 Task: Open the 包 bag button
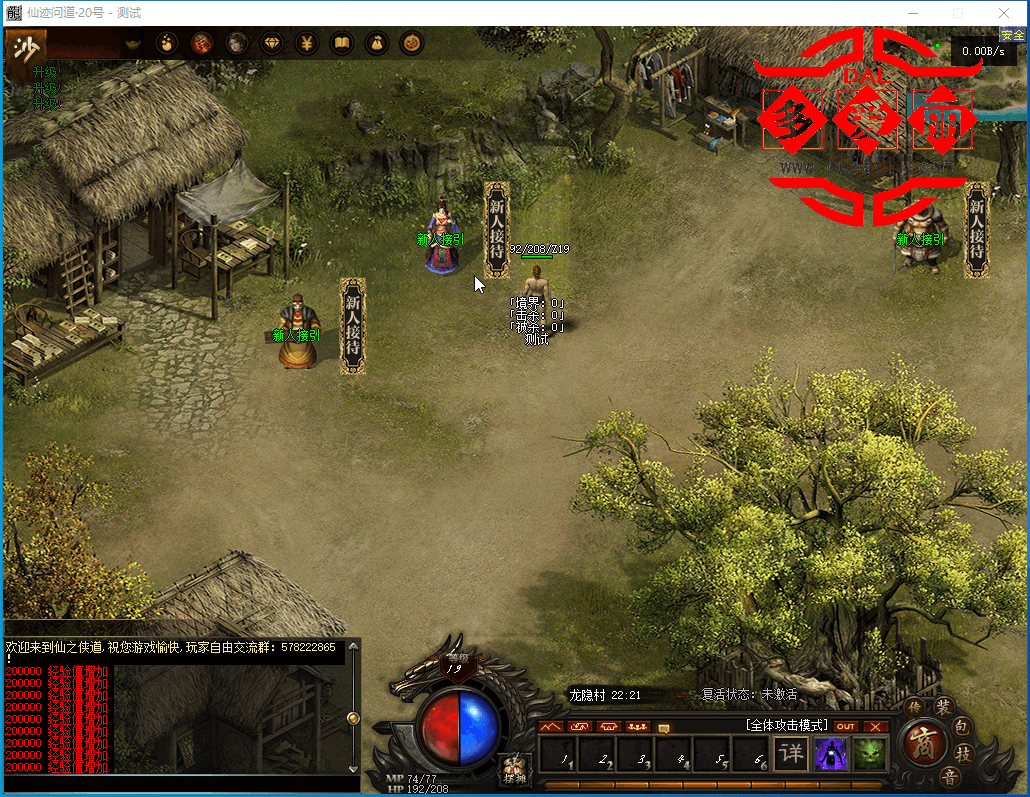point(961,727)
